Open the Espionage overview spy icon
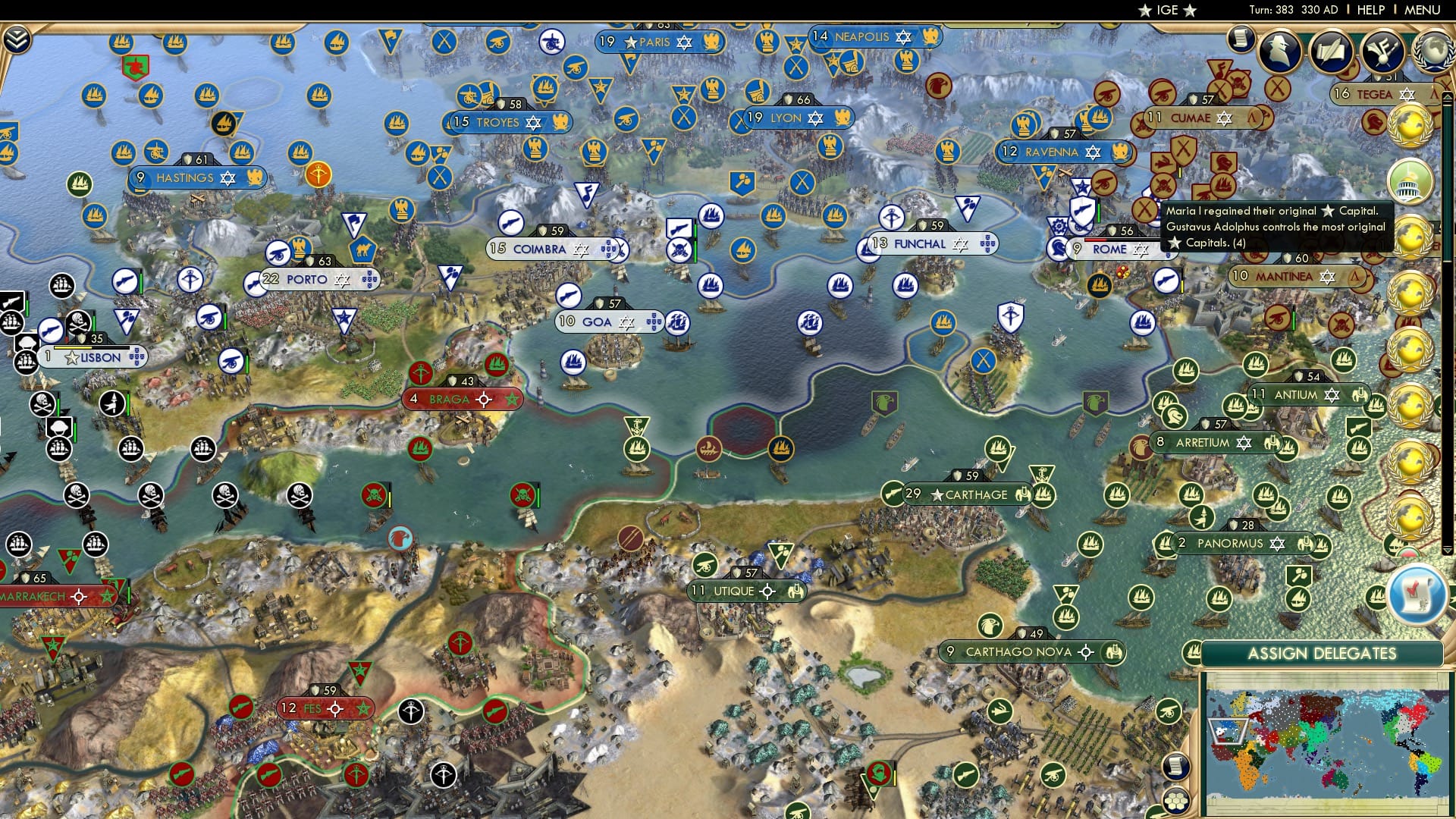The image size is (1456, 819). (1281, 50)
